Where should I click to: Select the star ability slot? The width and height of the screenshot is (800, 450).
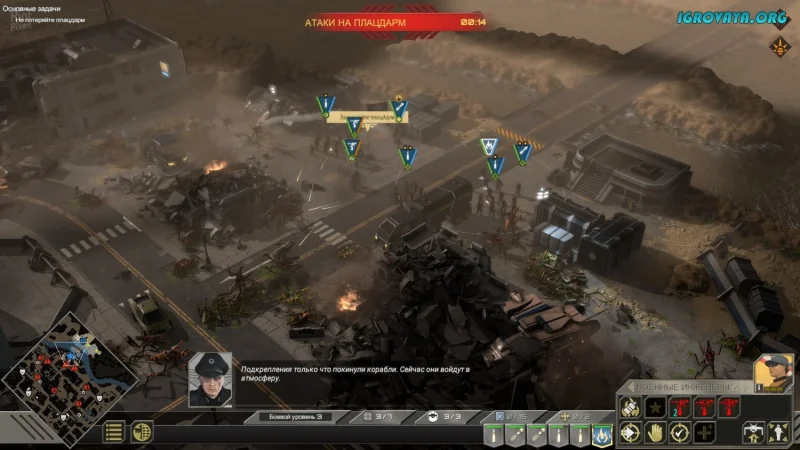coord(655,407)
